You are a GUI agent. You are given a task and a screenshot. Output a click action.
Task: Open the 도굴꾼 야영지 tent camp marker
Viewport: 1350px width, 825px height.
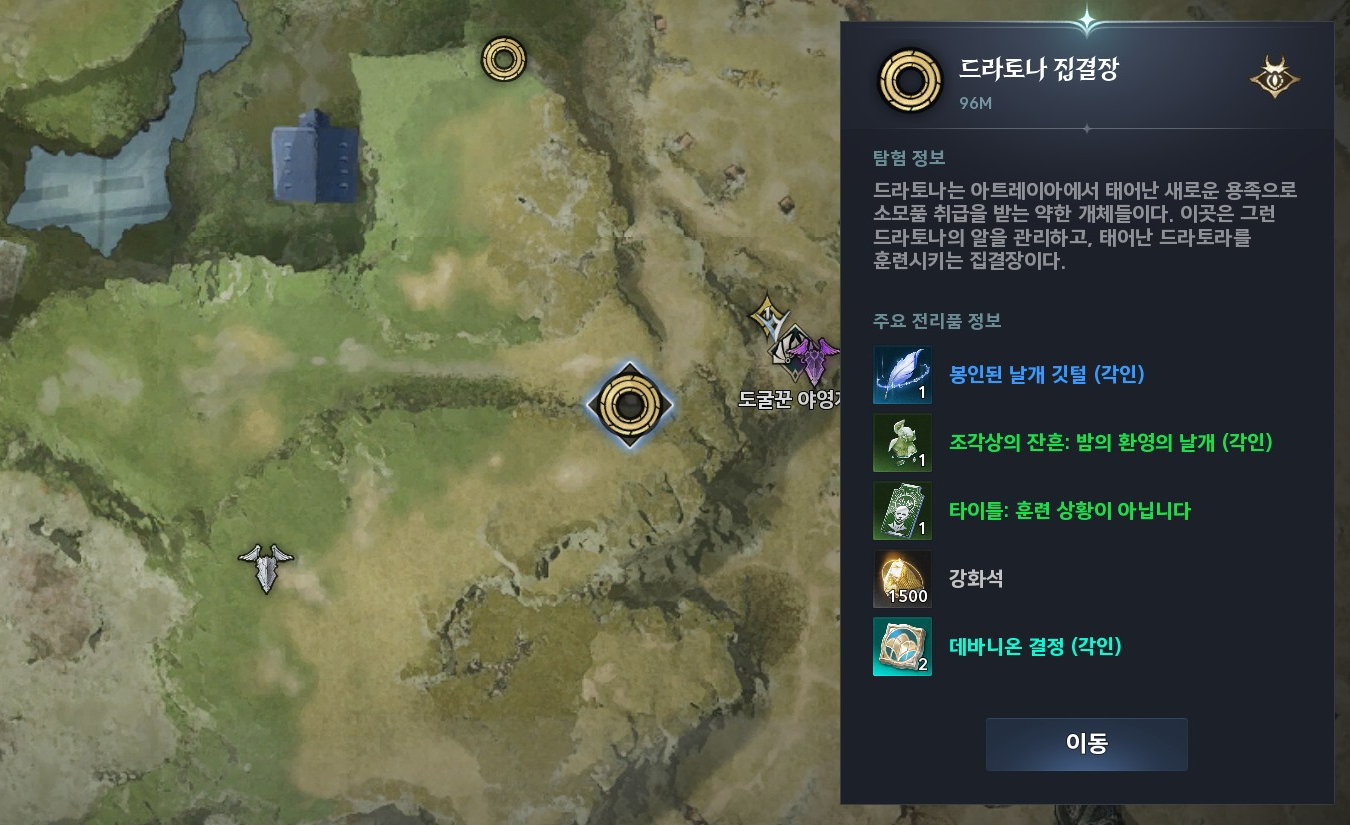(x=787, y=353)
